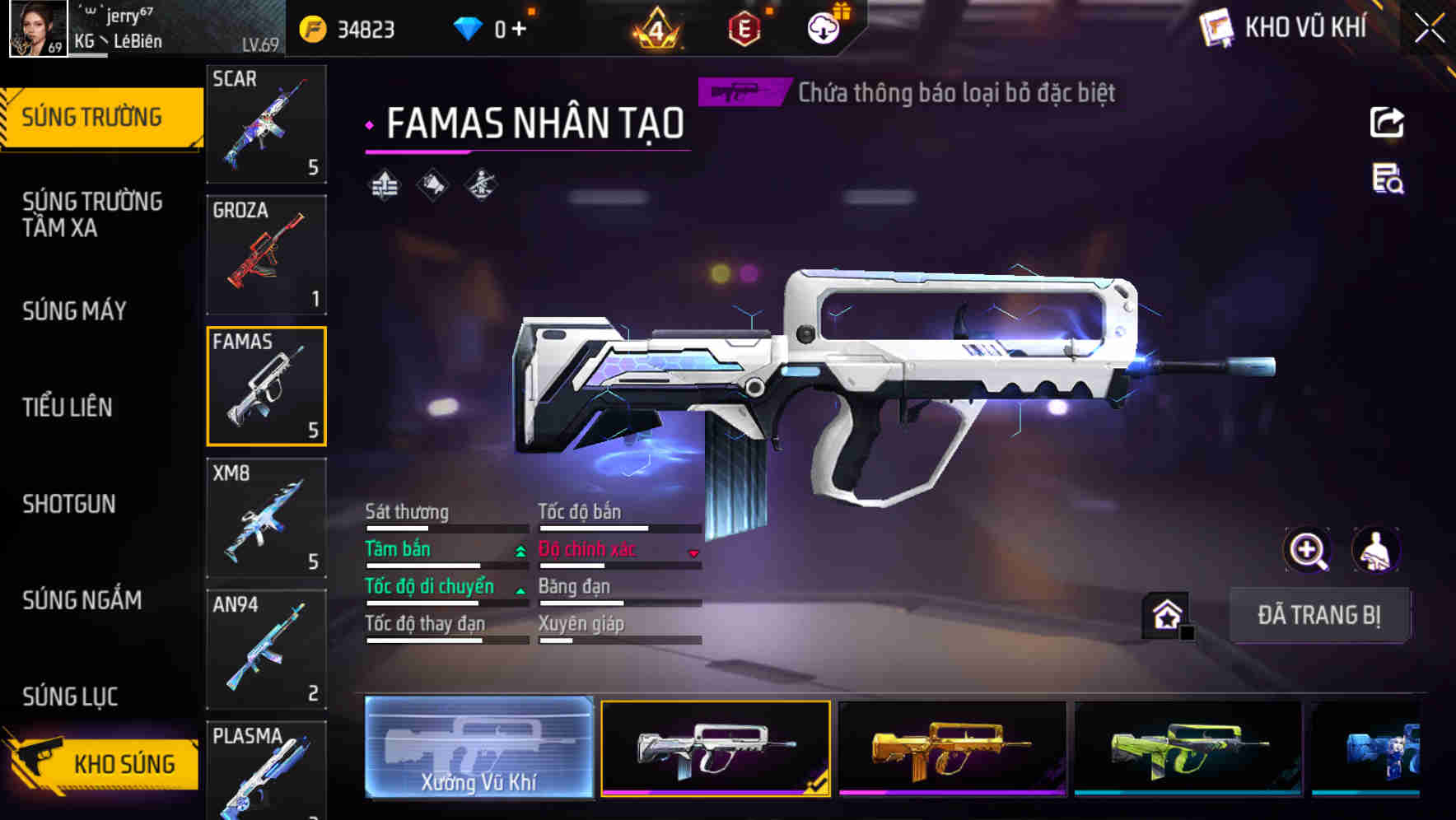
Task: Click the Đã Trang Bị button
Action: pos(1318,615)
